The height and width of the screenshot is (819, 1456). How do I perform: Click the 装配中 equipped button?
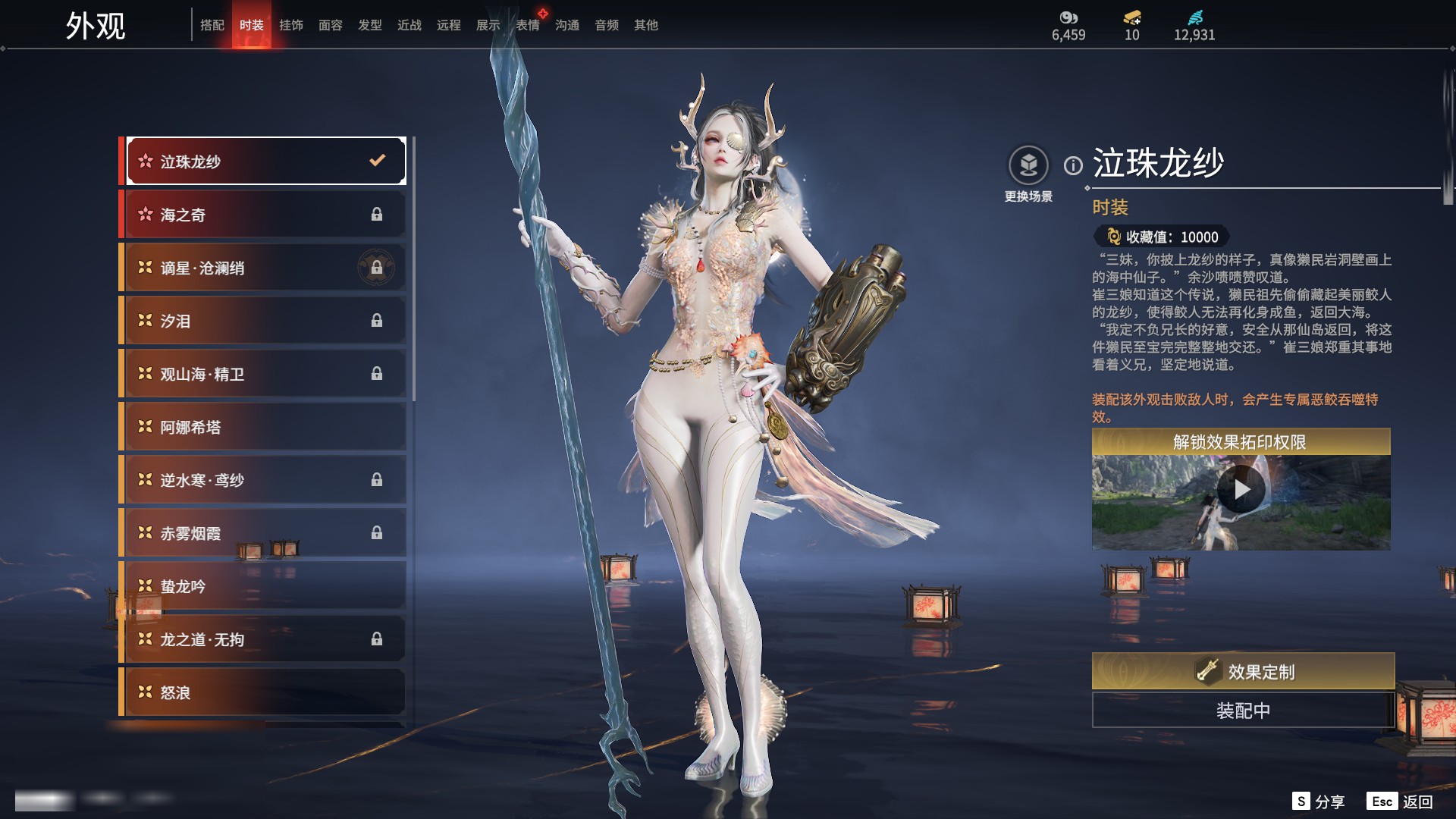click(x=1243, y=711)
